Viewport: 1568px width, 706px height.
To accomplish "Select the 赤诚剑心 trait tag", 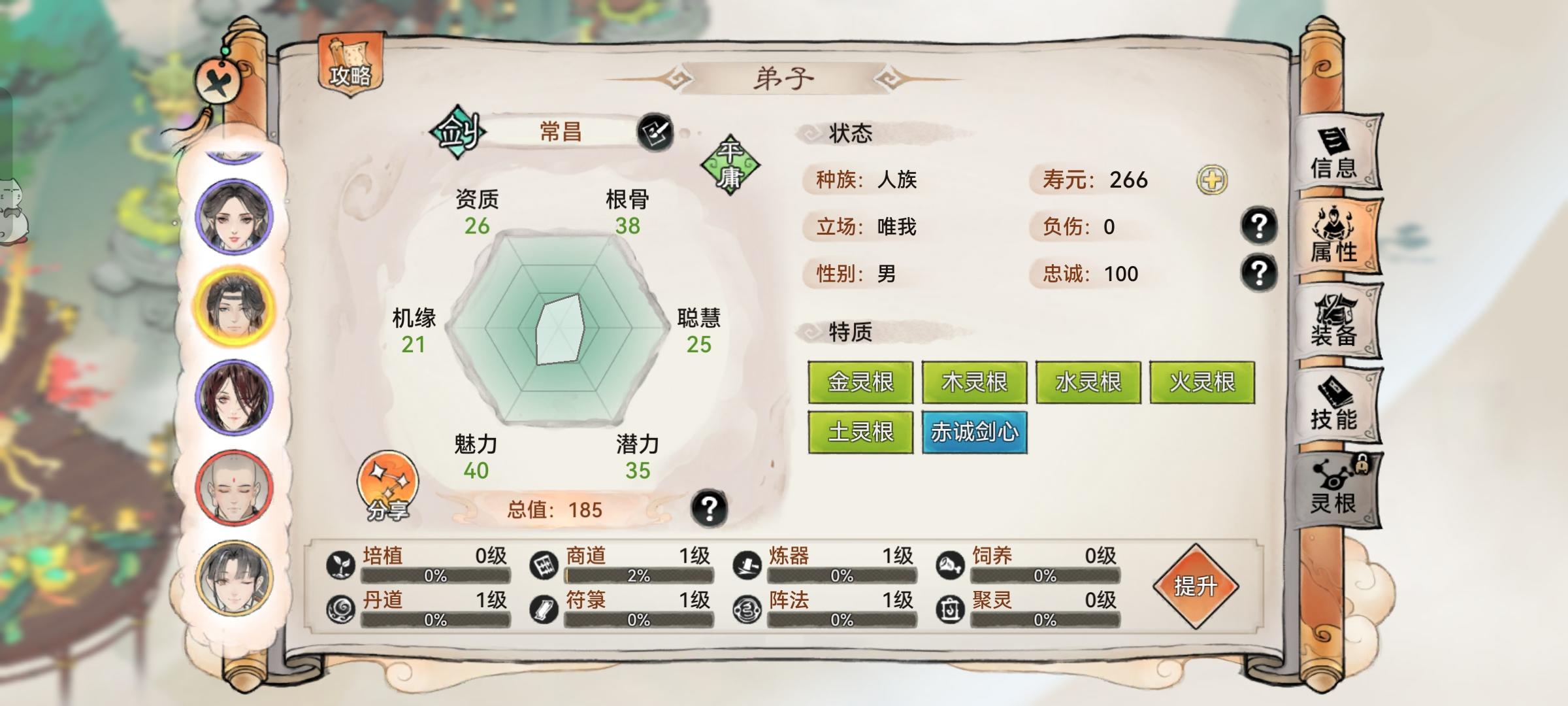I will coord(975,431).
